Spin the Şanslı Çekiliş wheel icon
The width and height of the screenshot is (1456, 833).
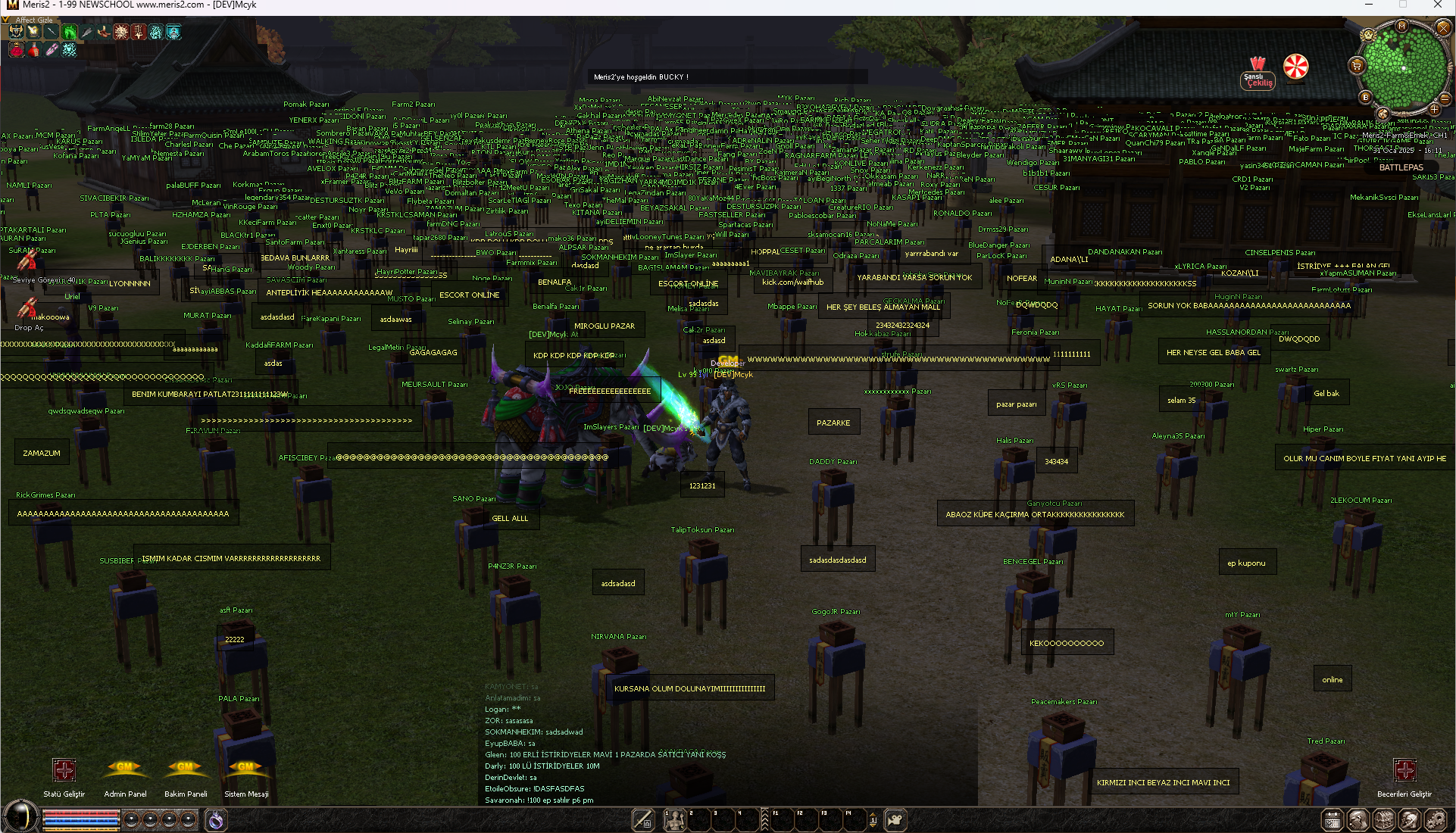point(1258,72)
